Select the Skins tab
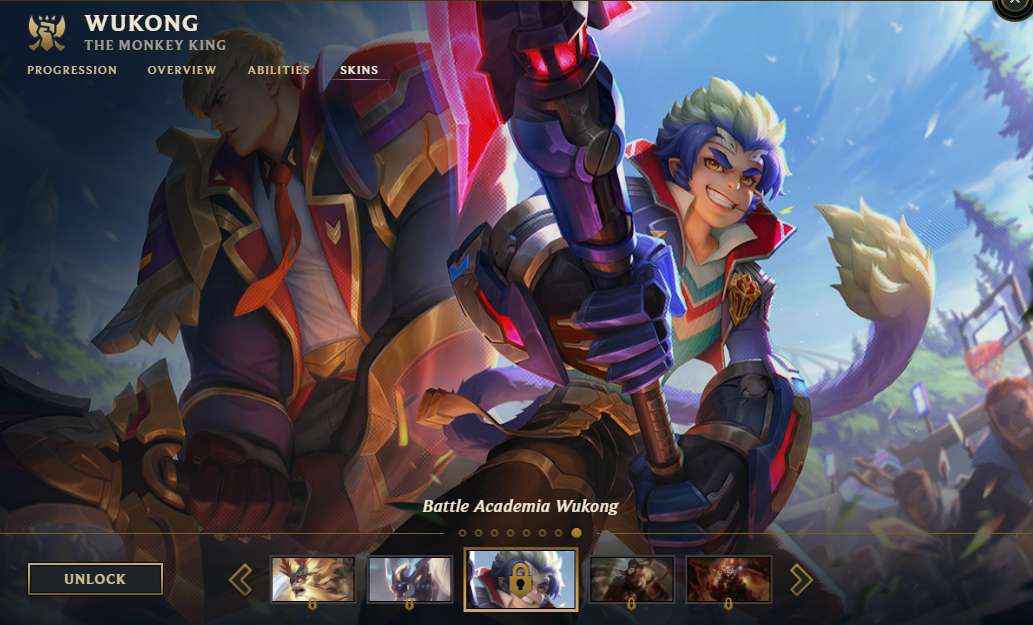1033x625 pixels. (360, 70)
